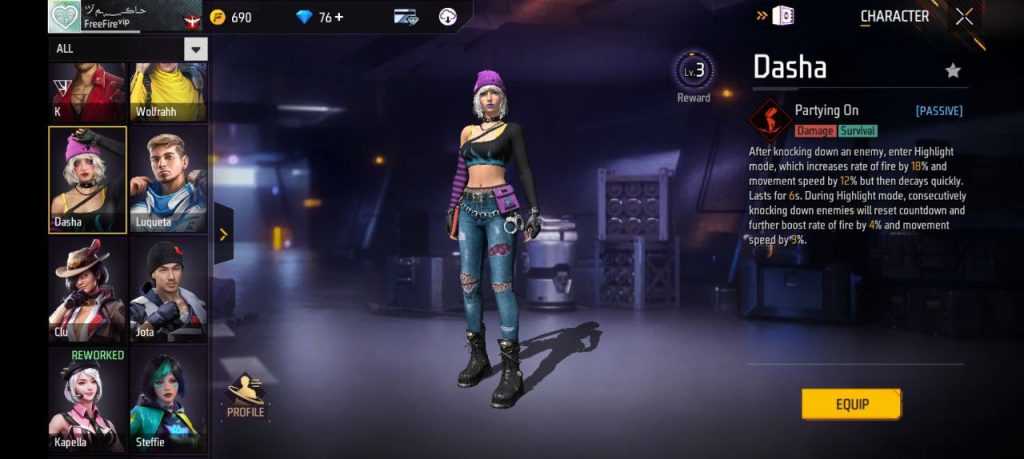1024x459 pixels.
Task: Add diamonds with the plus button
Action: [338, 17]
